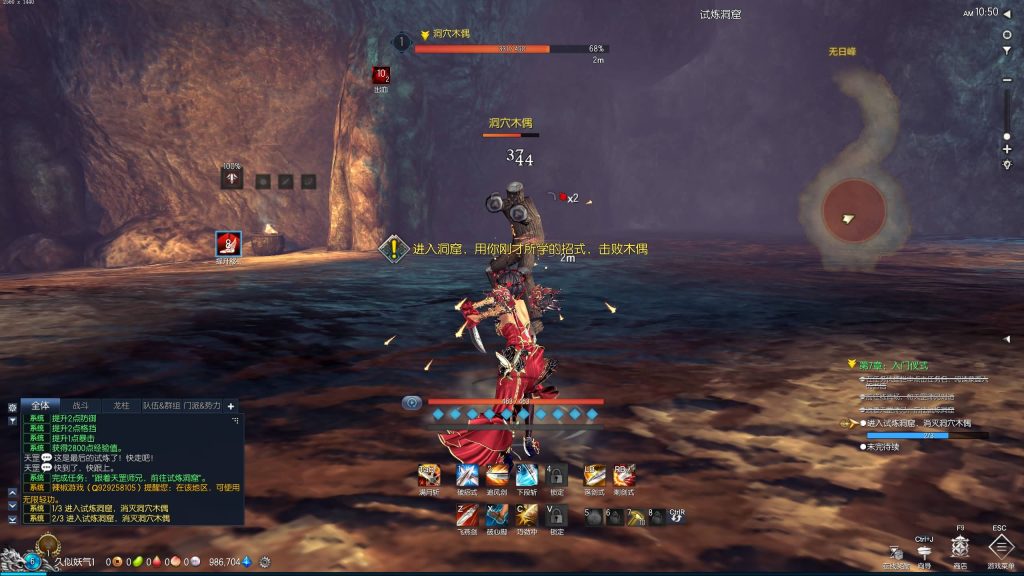
Task: Open the 游戏菜单 game menu
Action: pyautogui.click(x=1000, y=546)
